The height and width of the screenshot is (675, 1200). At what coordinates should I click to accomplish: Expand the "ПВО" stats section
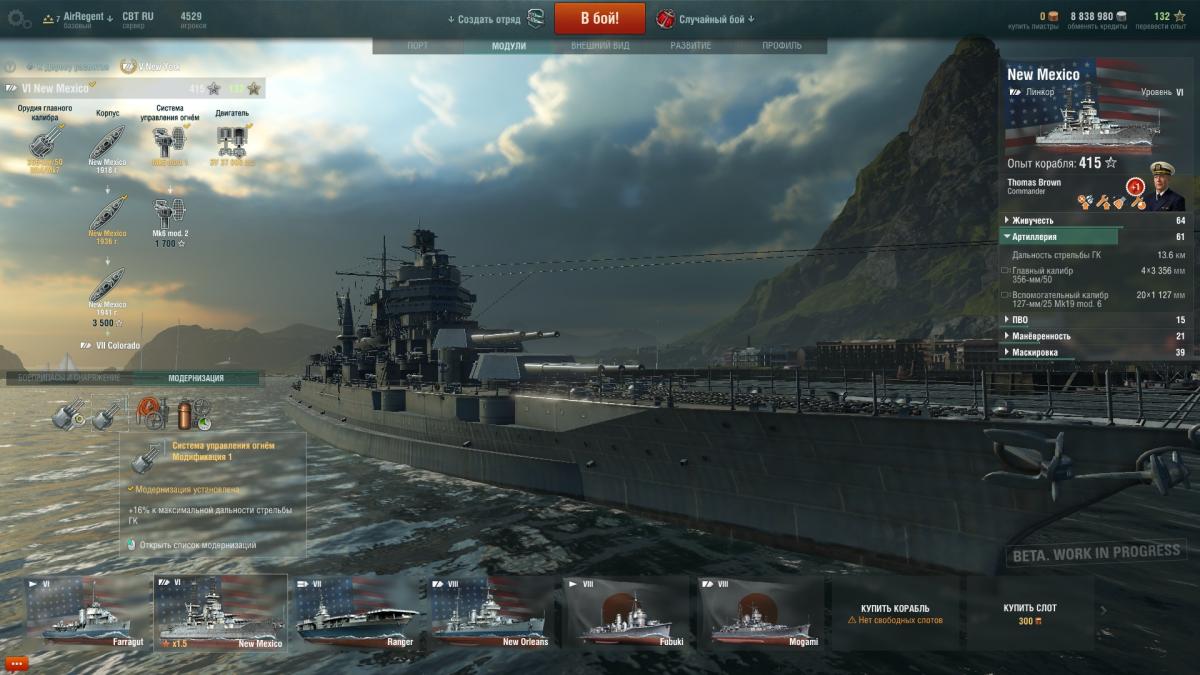pyautogui.click(x=1020, y=320)
